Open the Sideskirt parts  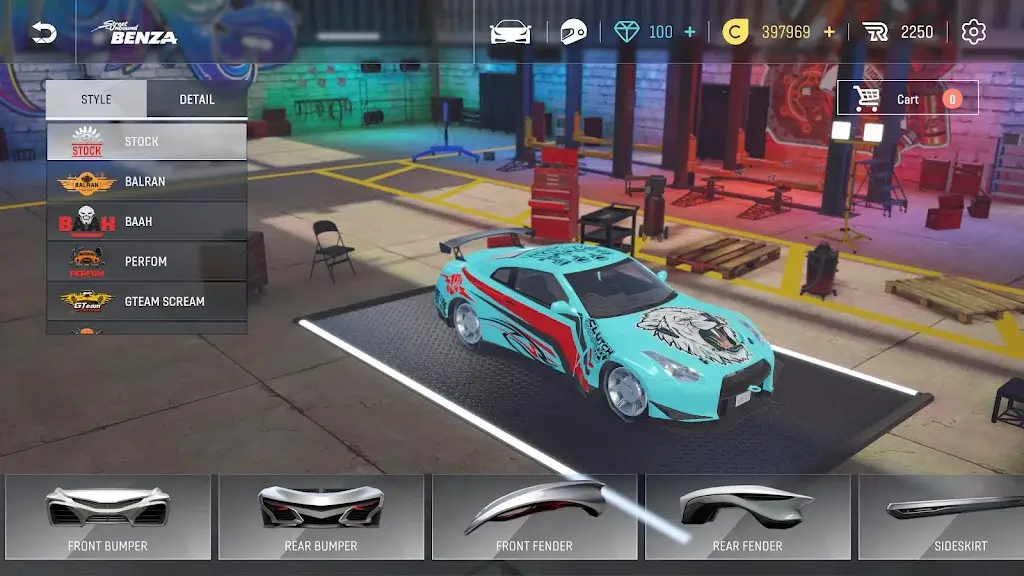[x=945, y=516]
